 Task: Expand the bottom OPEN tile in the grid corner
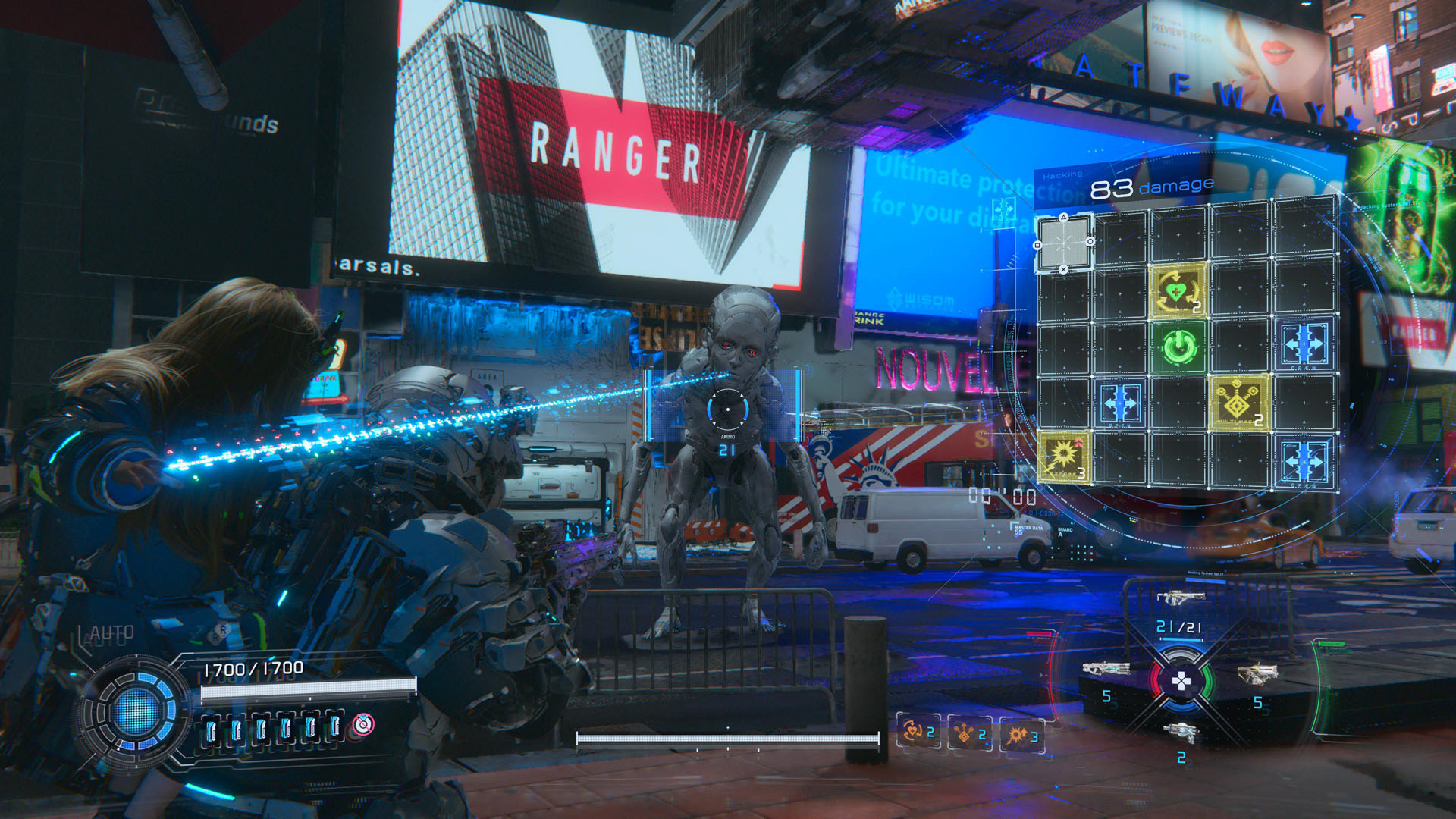coord(1305,461)
